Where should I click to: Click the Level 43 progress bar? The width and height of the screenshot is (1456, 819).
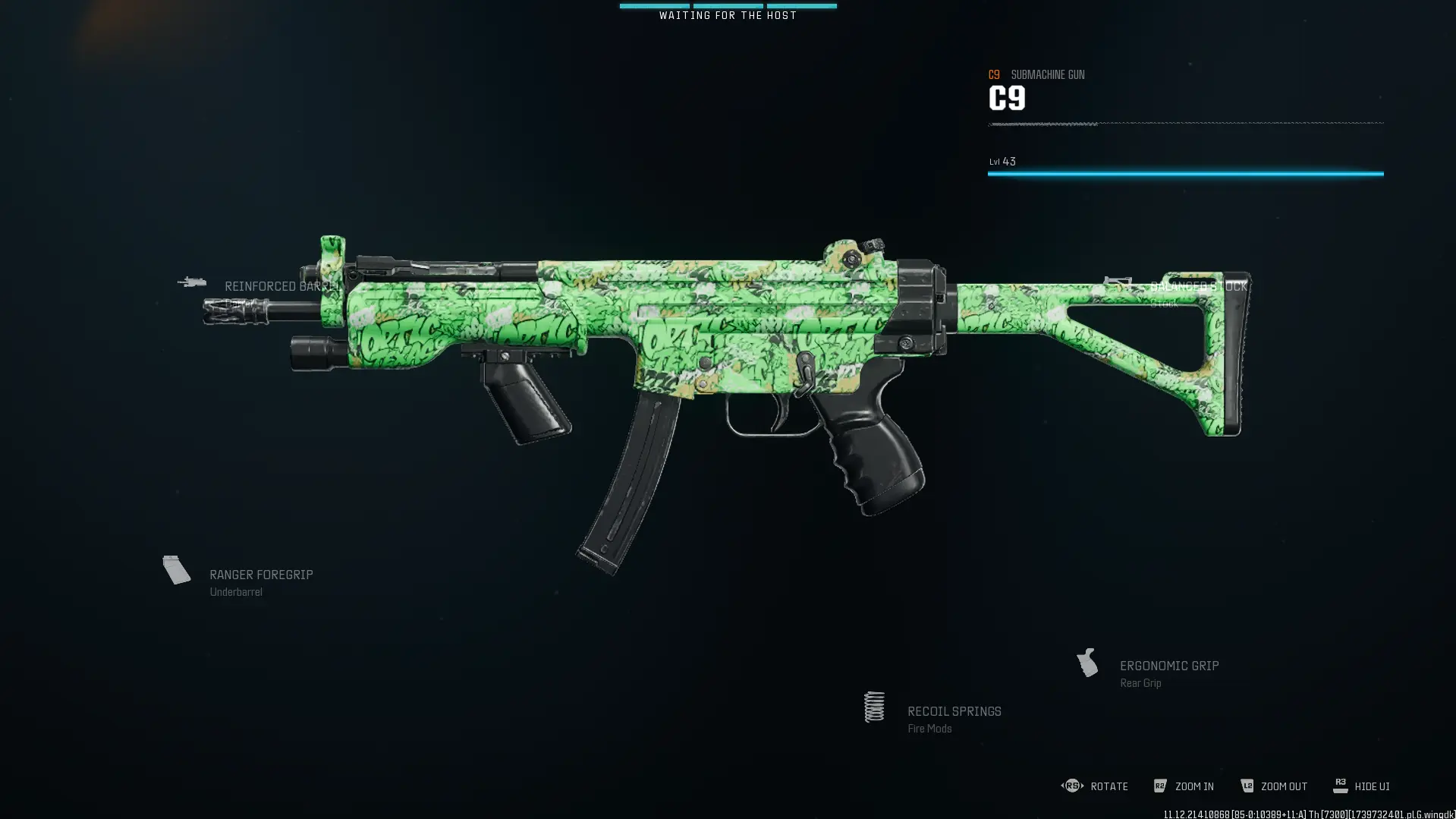1184,172
